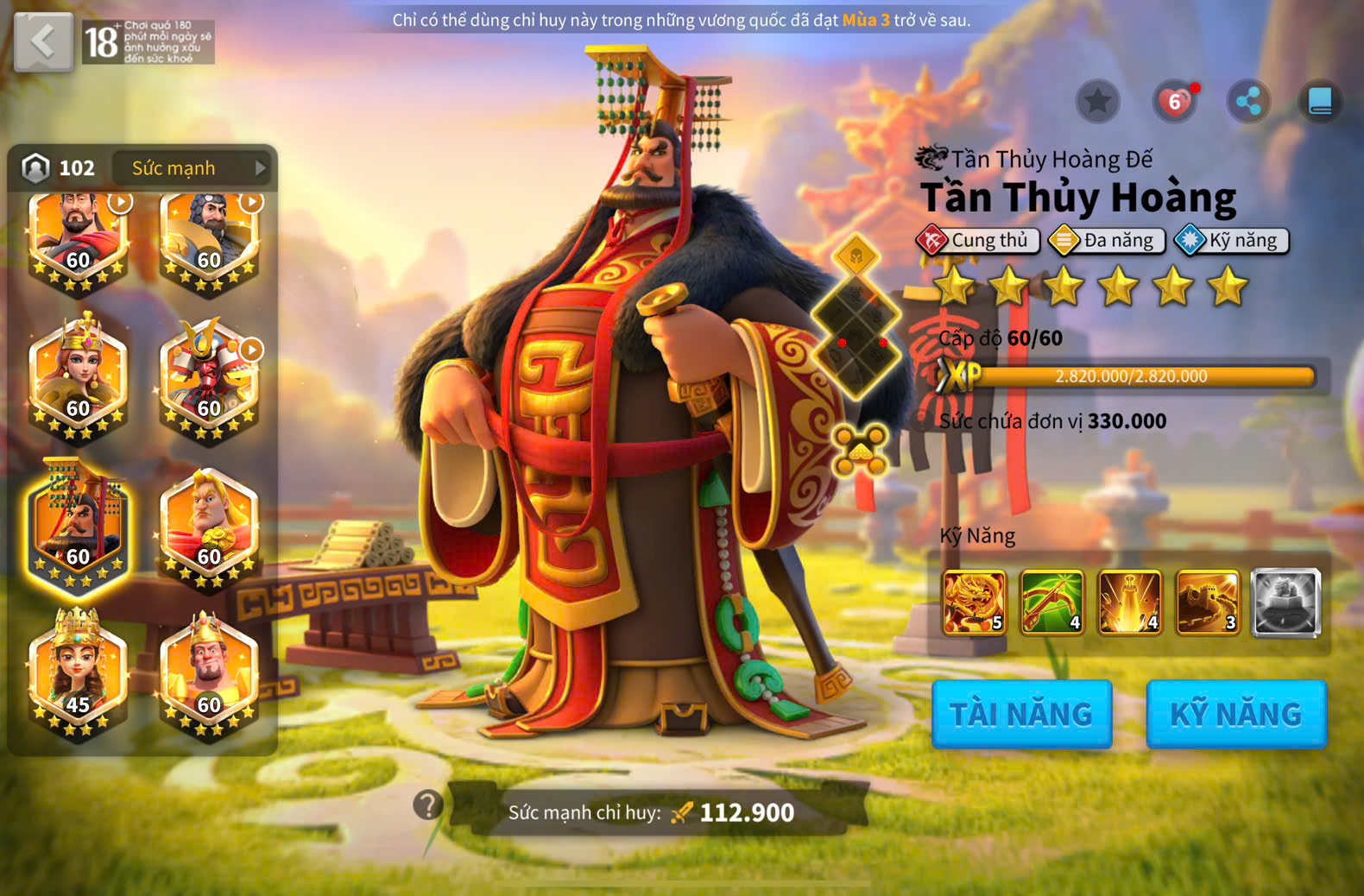The image size is (1364, 896).
Task: Choose the level 45 queen commander portrait
Action: click(78, 673)
